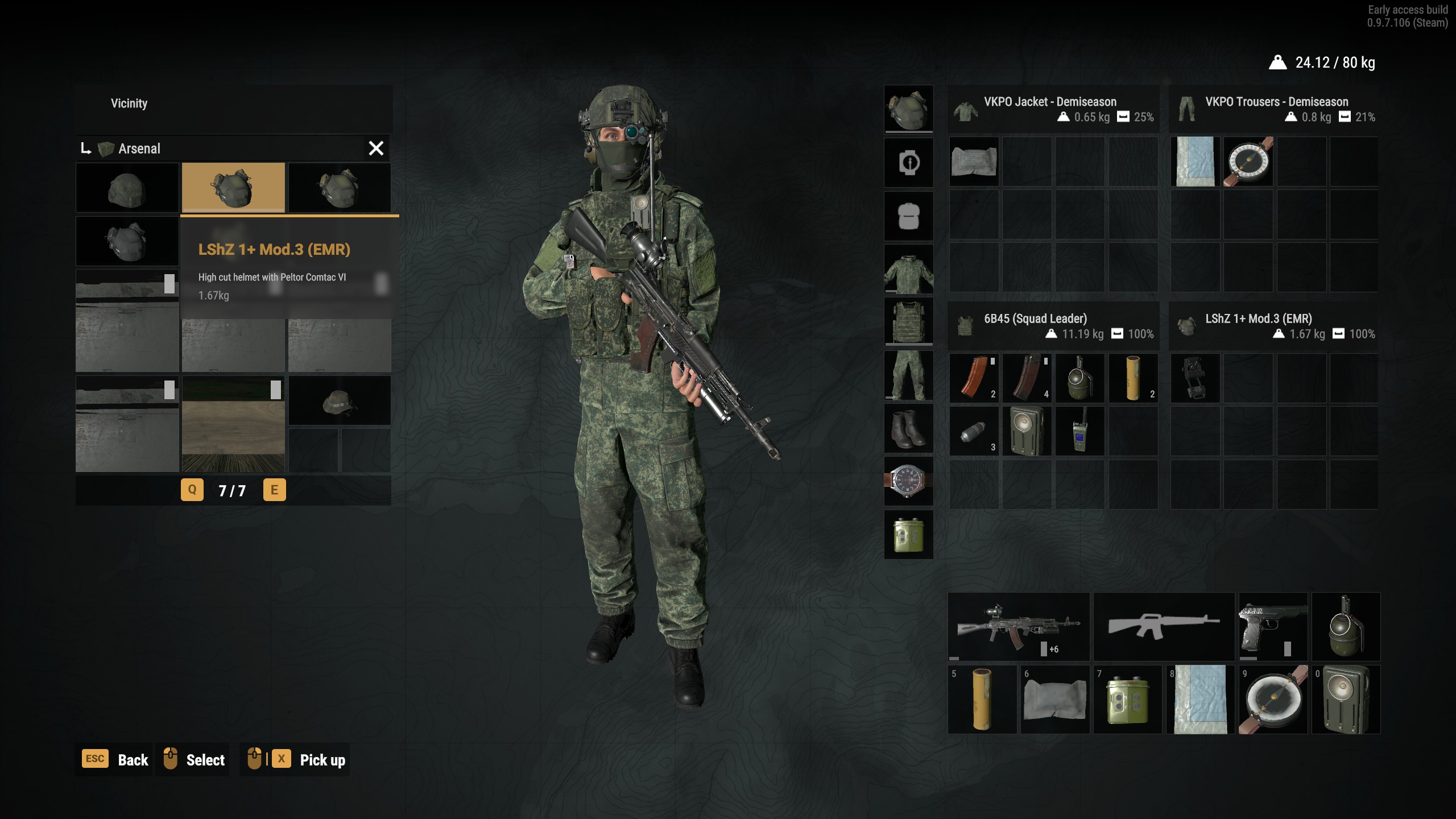The height and width of the screenshot is (819, 1456).
Task: Choose the armored vest equipment slot
Action: pos(908,322)
